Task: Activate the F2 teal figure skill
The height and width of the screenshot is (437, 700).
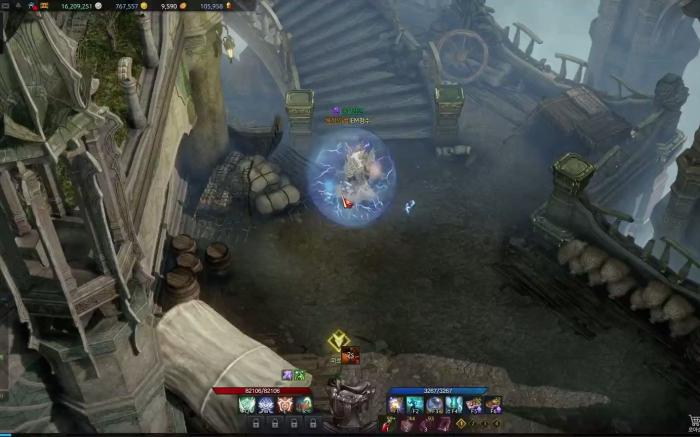Action: [415, 405]
